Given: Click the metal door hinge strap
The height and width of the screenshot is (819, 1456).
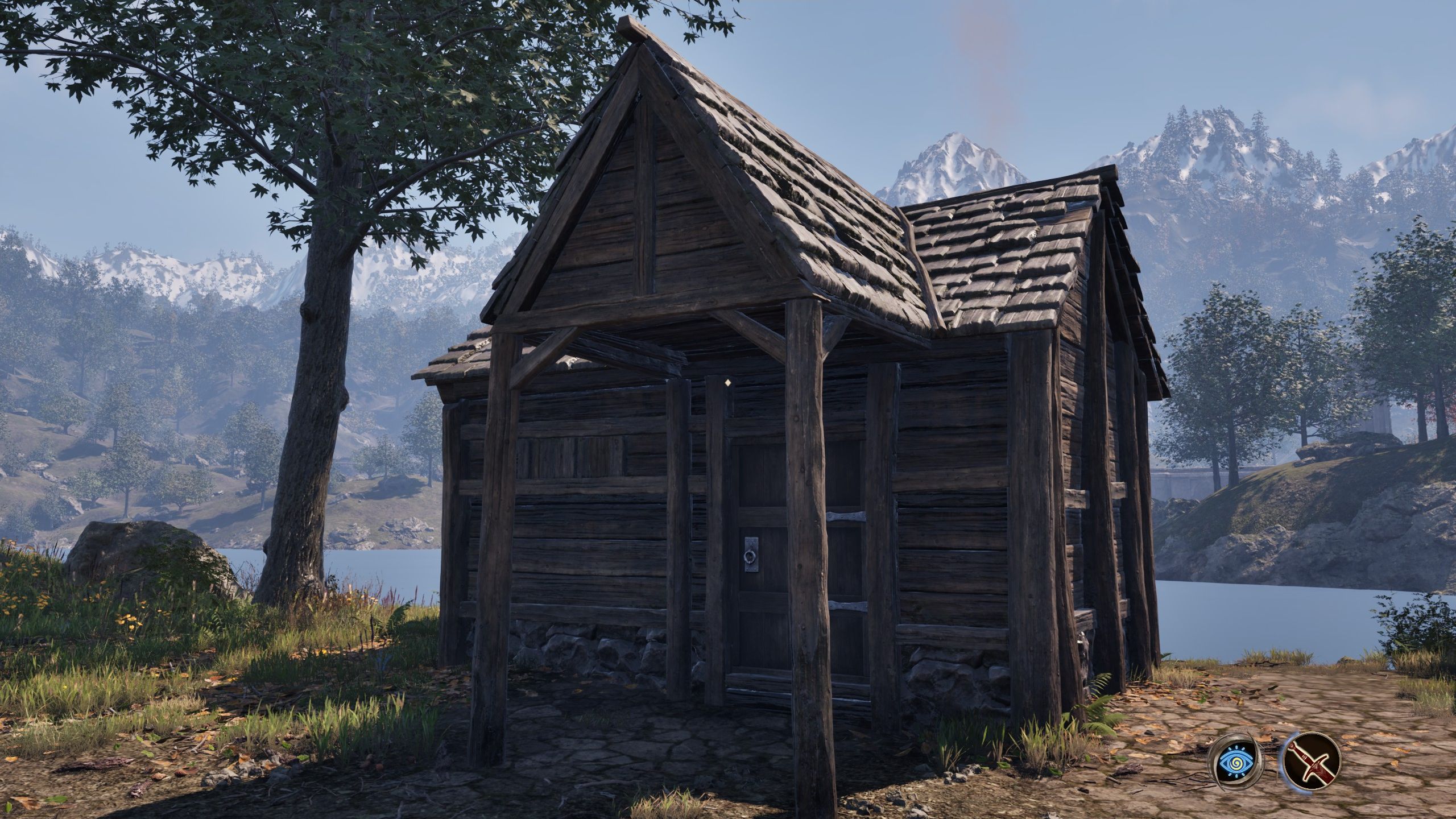Looking at the screenshot, I should (x=847, y=516).
